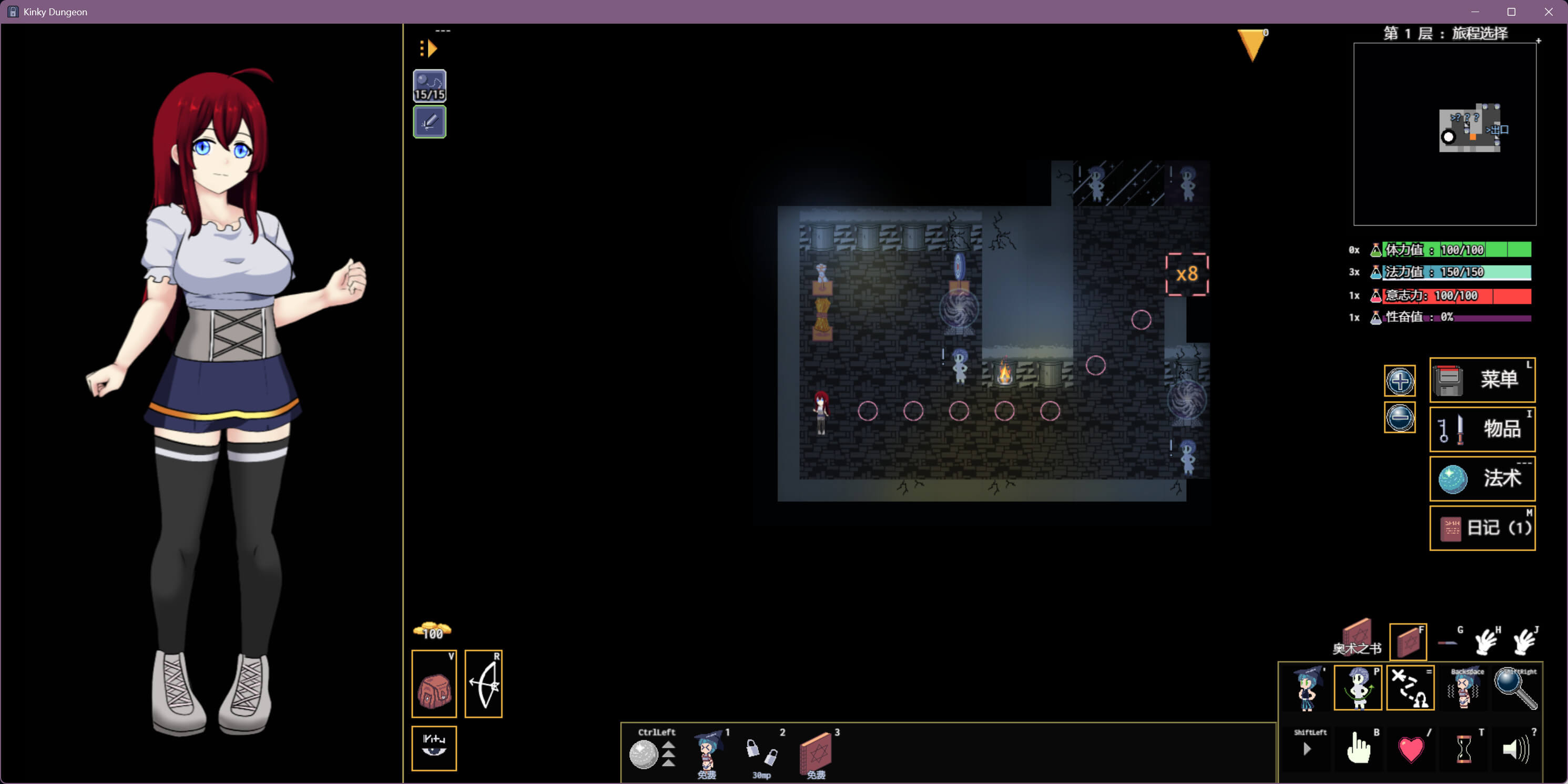Open the 物品 inventory panel
The width and height of the screenshot is (1568, 784).
pos(1482,429)
